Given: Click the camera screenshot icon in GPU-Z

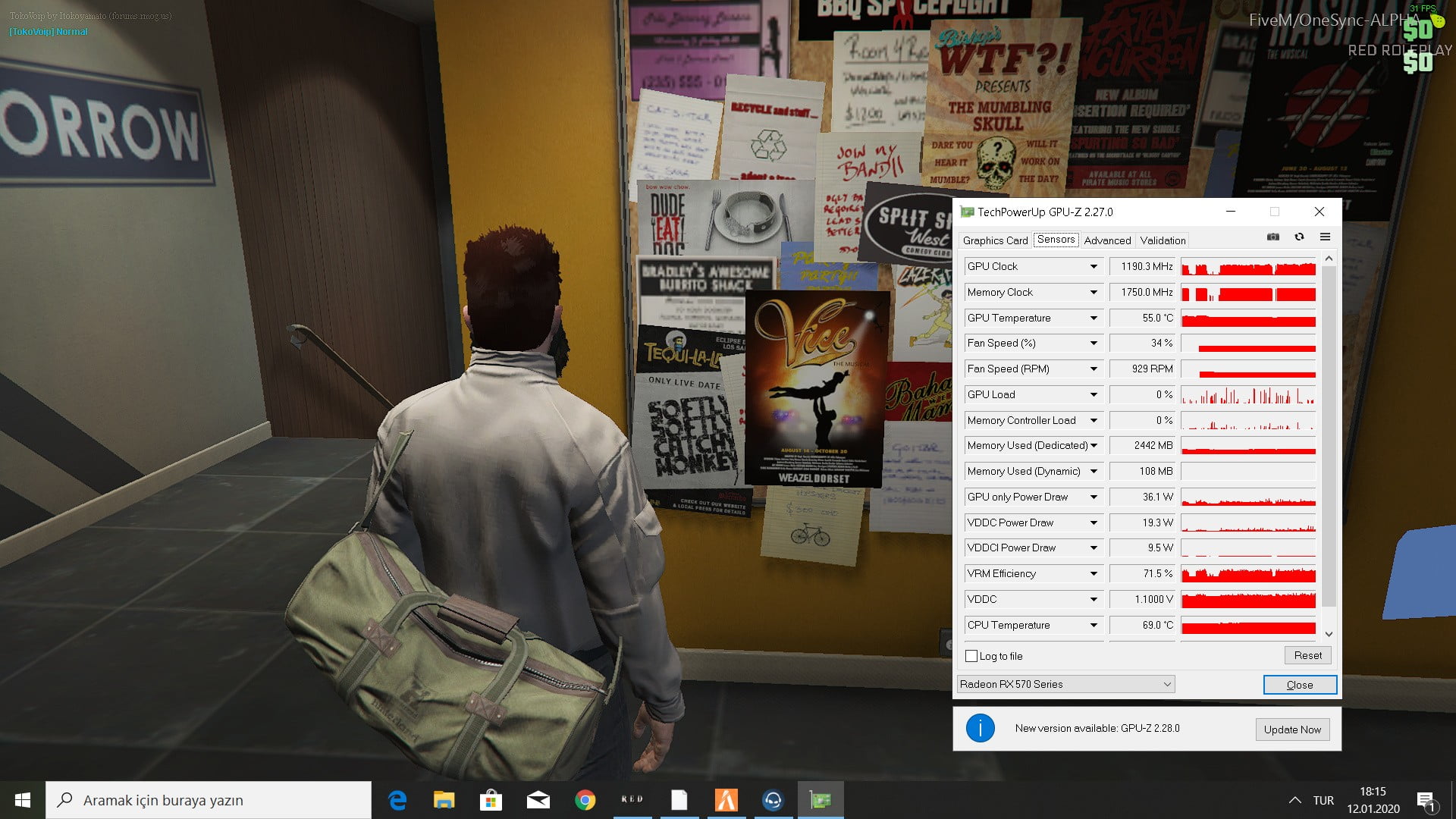Looking at the screenshot, I should click(x=1273, y=237).
